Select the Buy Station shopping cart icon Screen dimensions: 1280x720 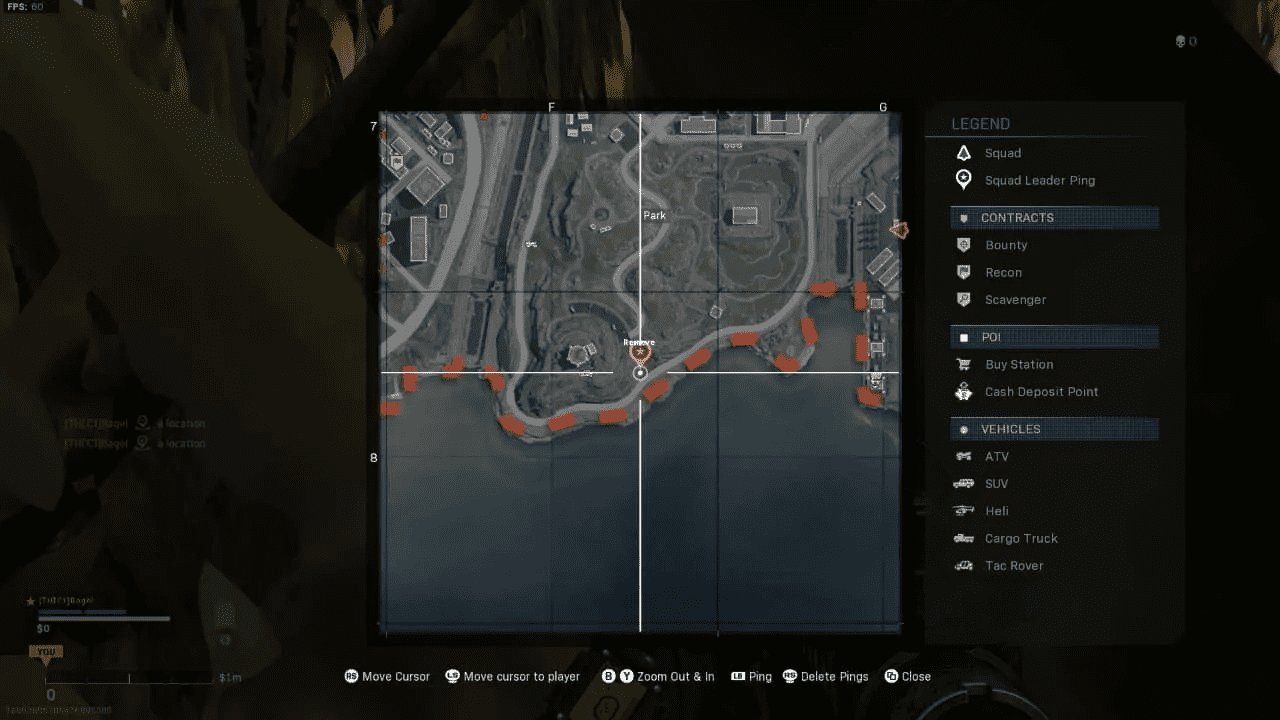(963, 364)
